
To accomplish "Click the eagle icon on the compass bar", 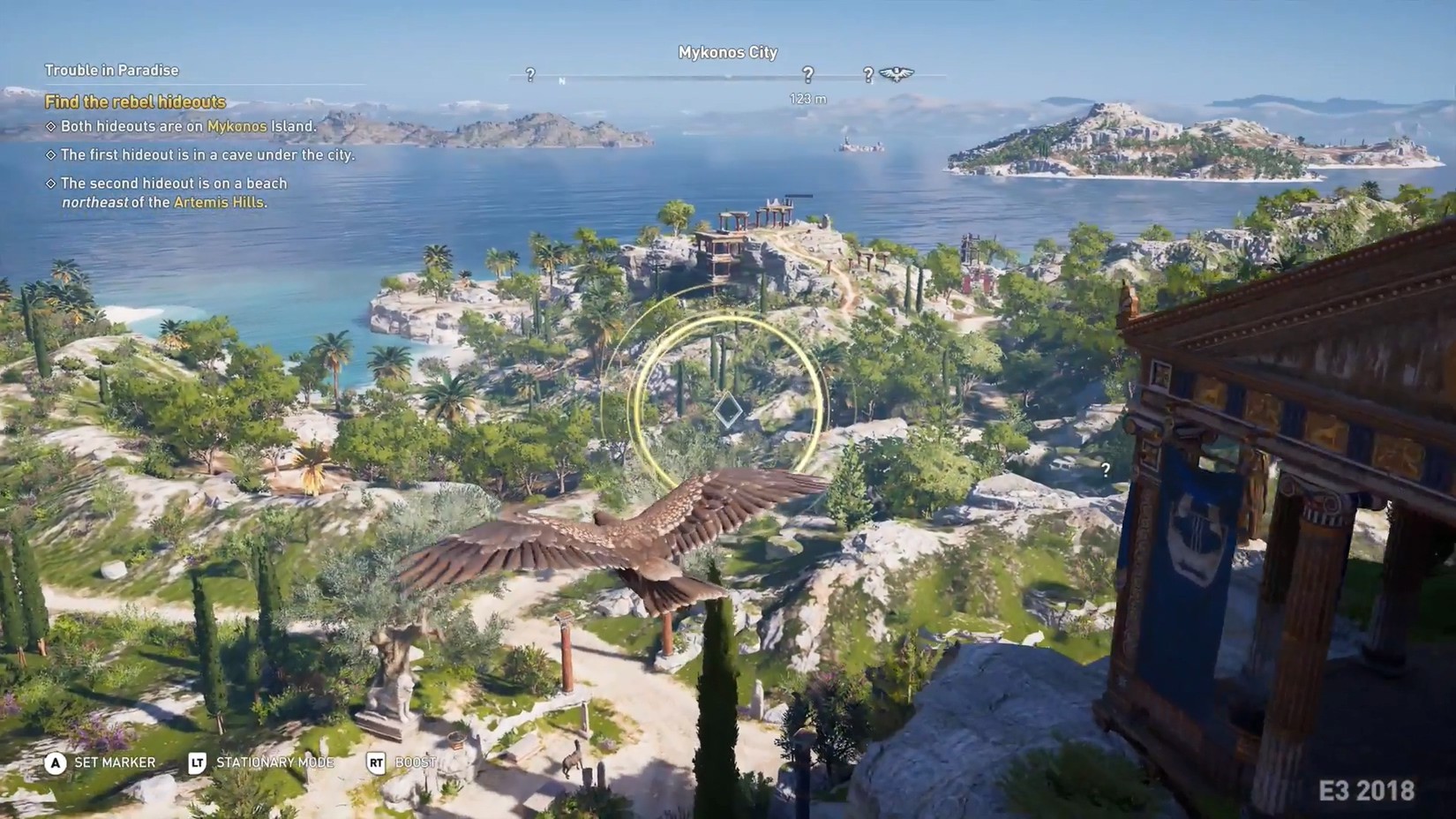I will (896, 73).
